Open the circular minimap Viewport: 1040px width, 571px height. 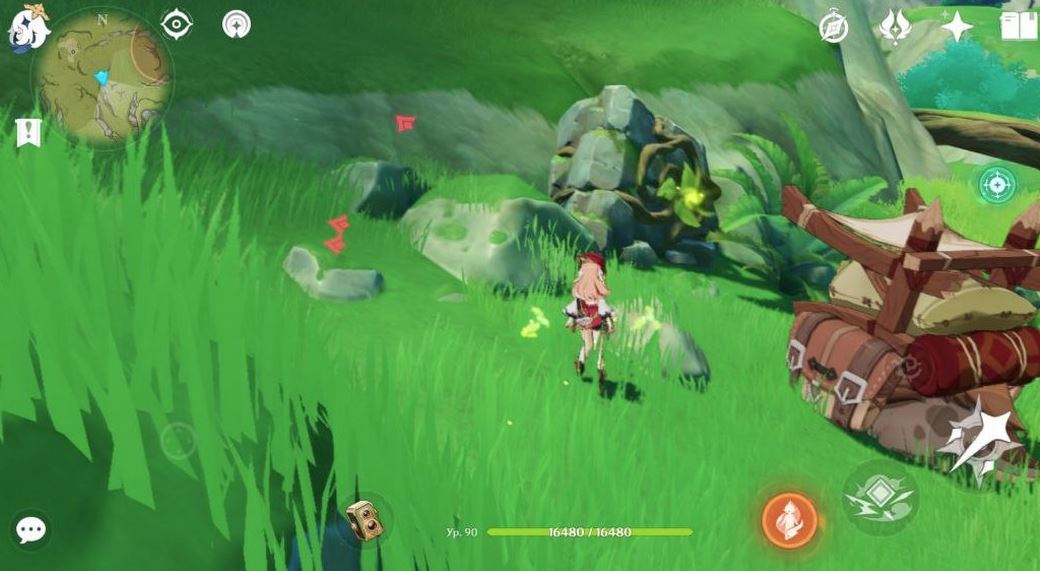click(102, 76)
